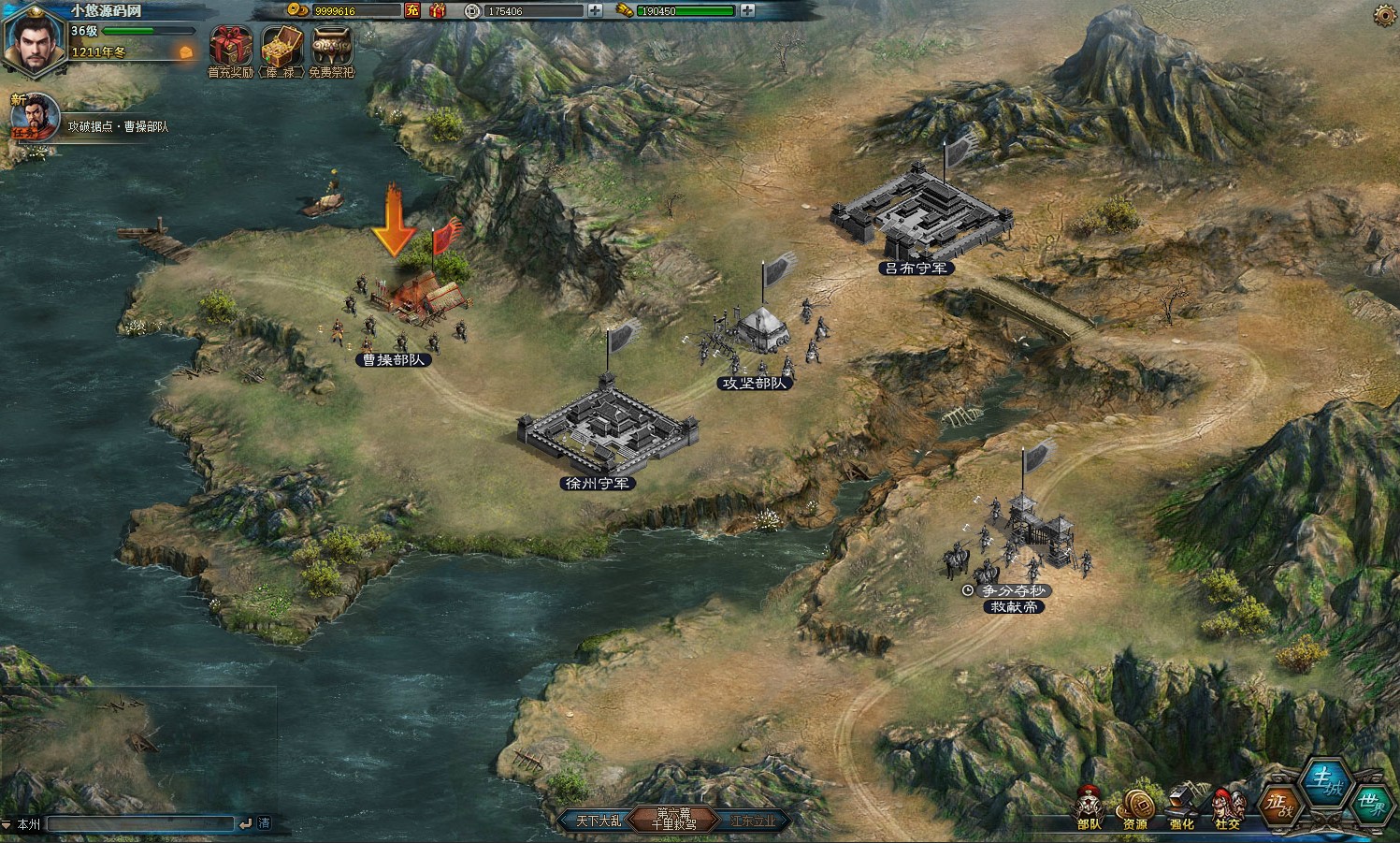
Task: Switch to the 征战 campaign view
Action: 1279,805
